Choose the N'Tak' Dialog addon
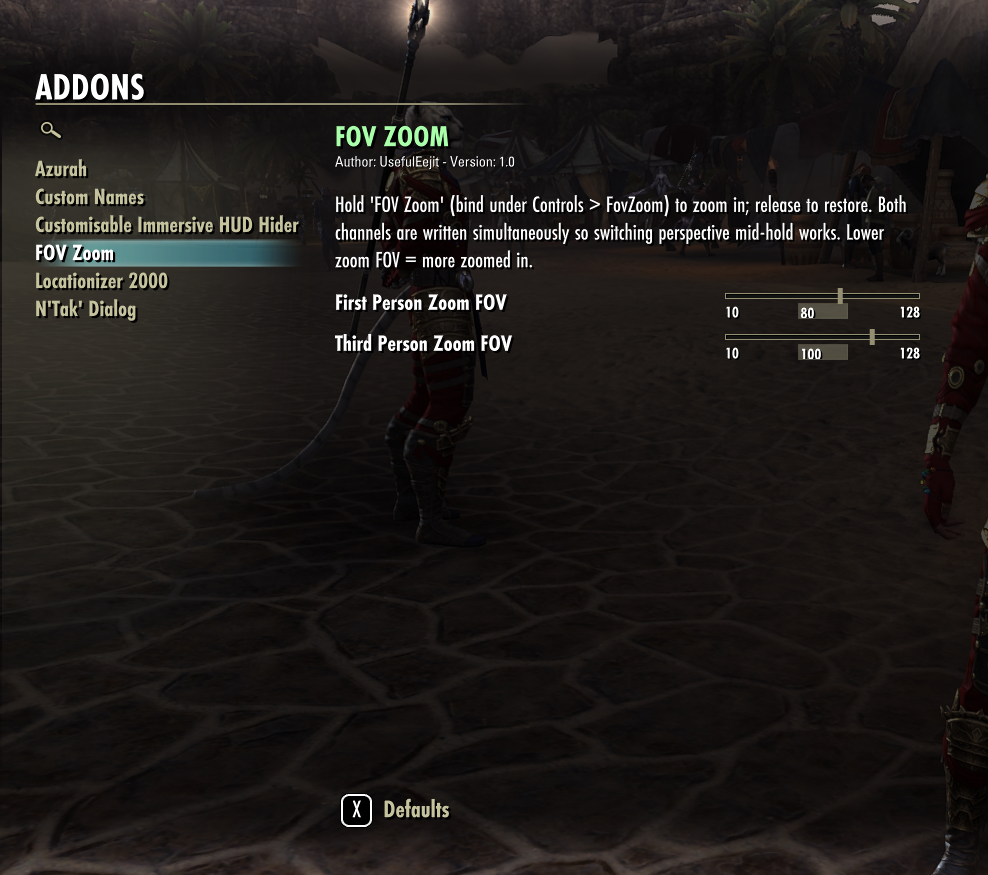 85,309
